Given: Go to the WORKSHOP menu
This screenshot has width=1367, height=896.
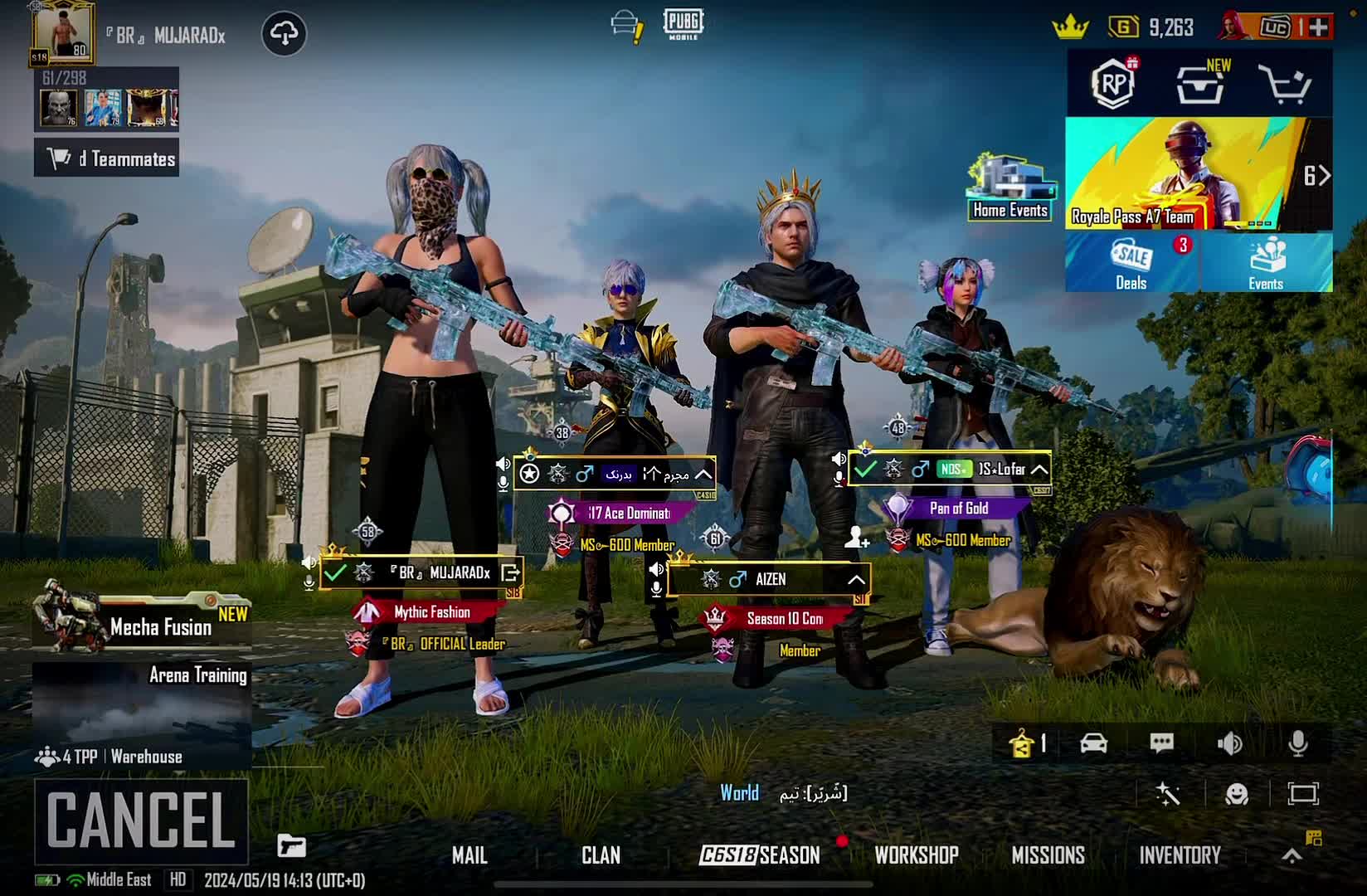Looking at the screenshot, I should [x=917, y=855].
